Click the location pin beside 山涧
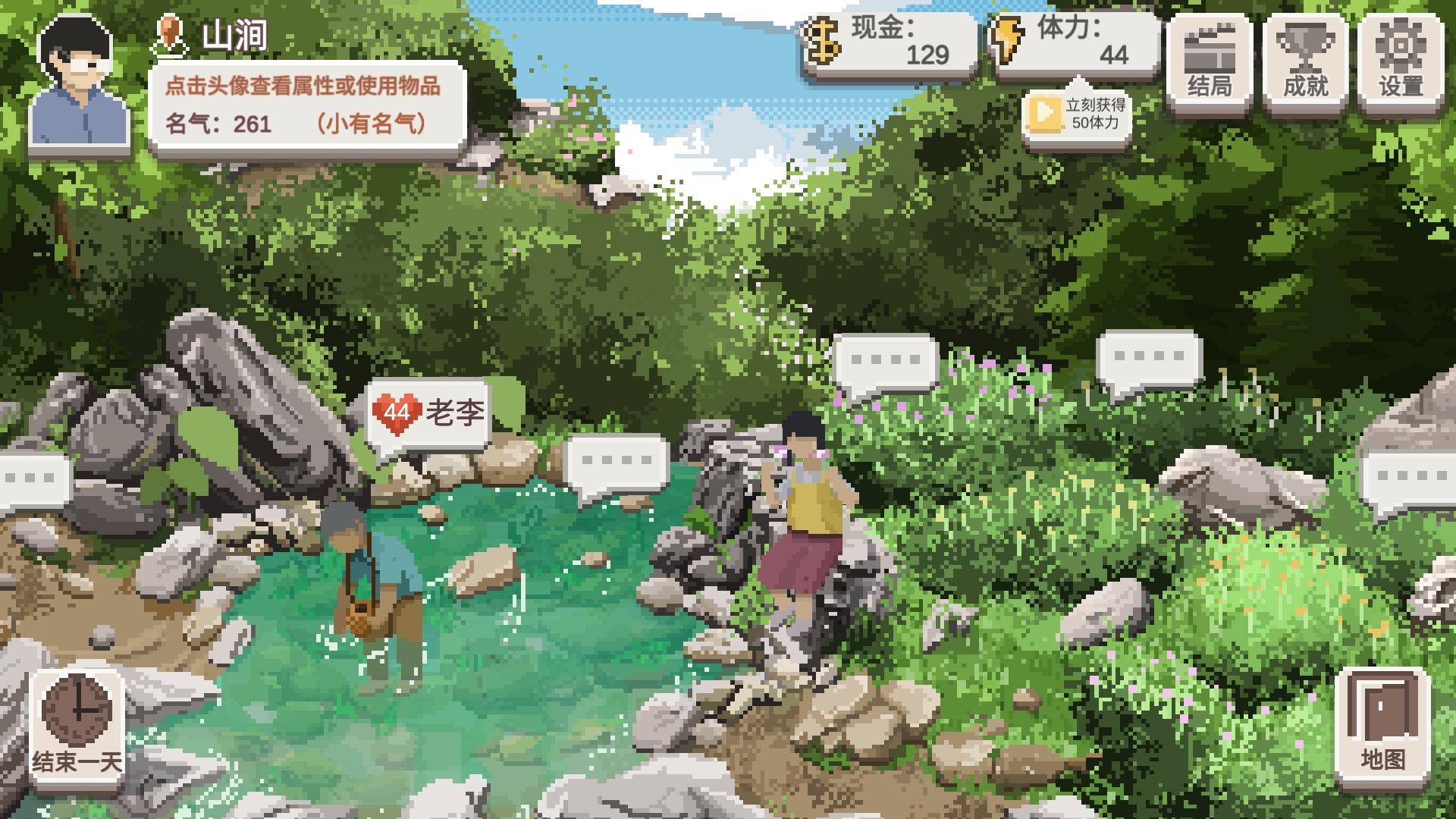 tap(171, 36)
